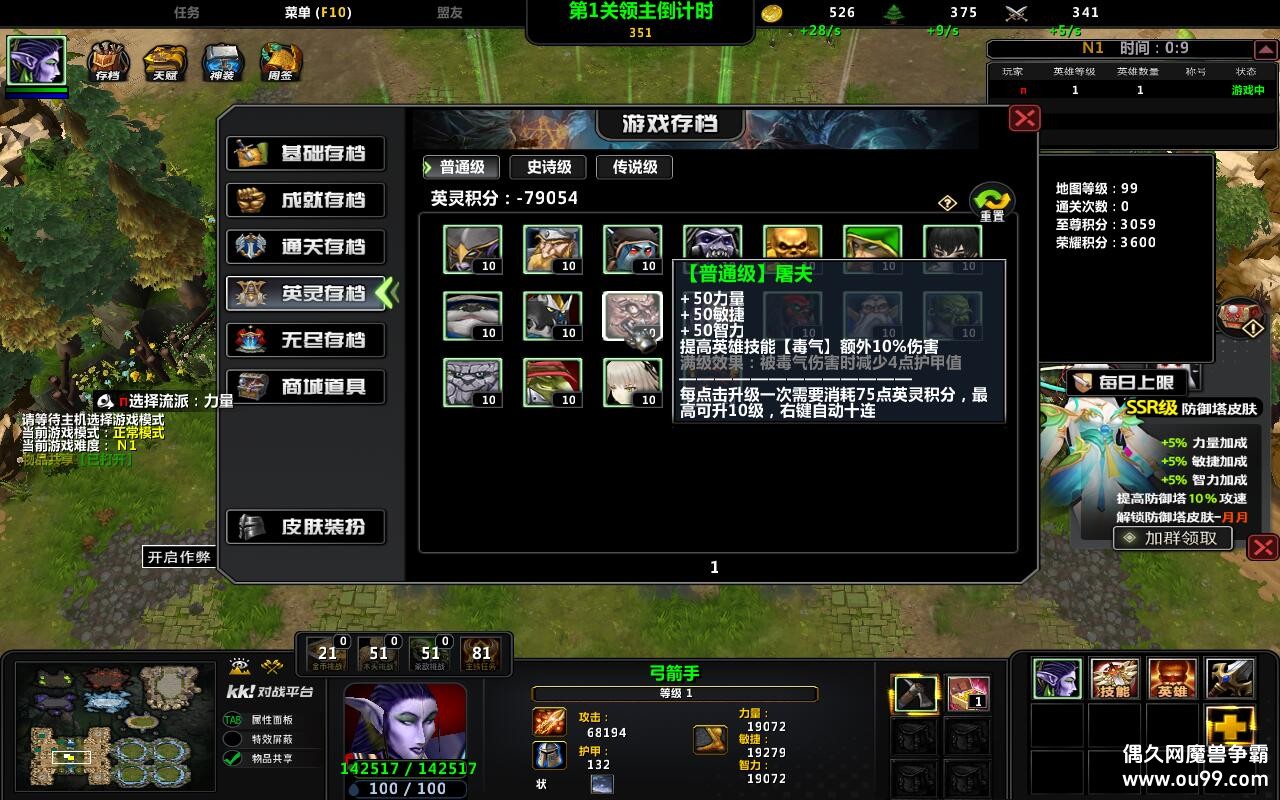The width and height of the screenshot is (1280, 800).
Task: Click the question mark help icon
Action: coord(946,203)
